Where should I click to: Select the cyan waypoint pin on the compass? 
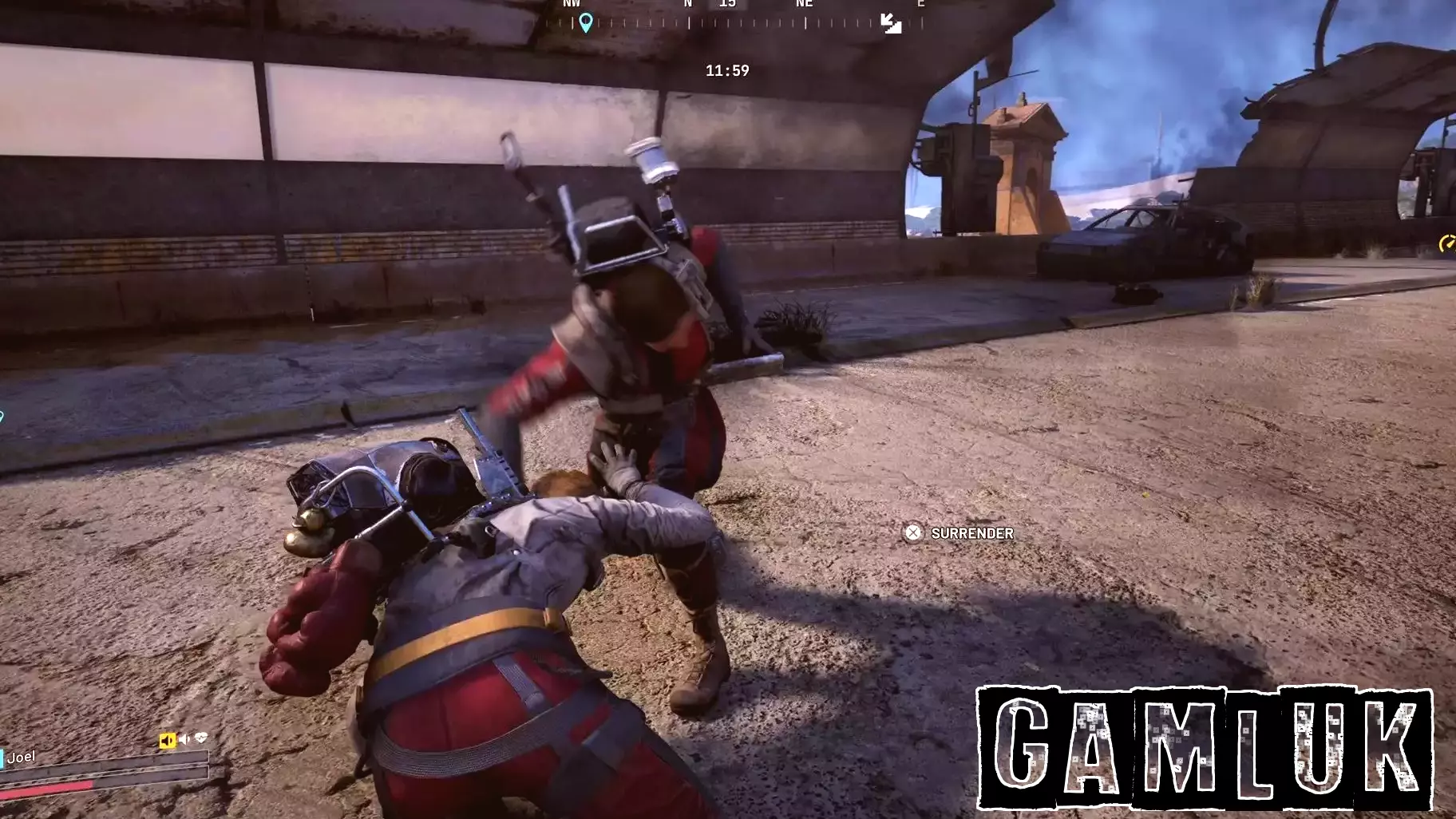(x=587, y=20)
